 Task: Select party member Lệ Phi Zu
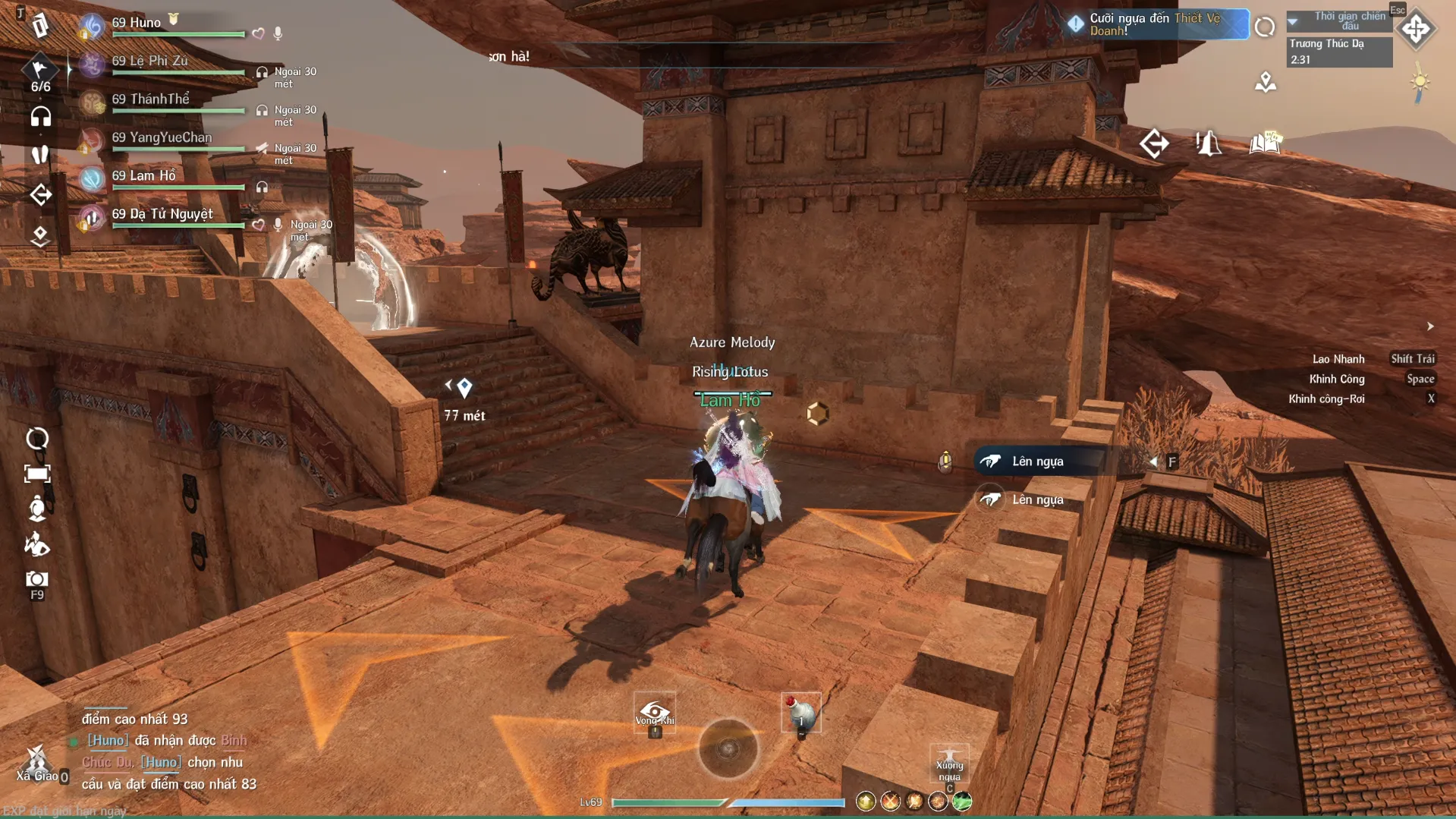tap(149, 61)
